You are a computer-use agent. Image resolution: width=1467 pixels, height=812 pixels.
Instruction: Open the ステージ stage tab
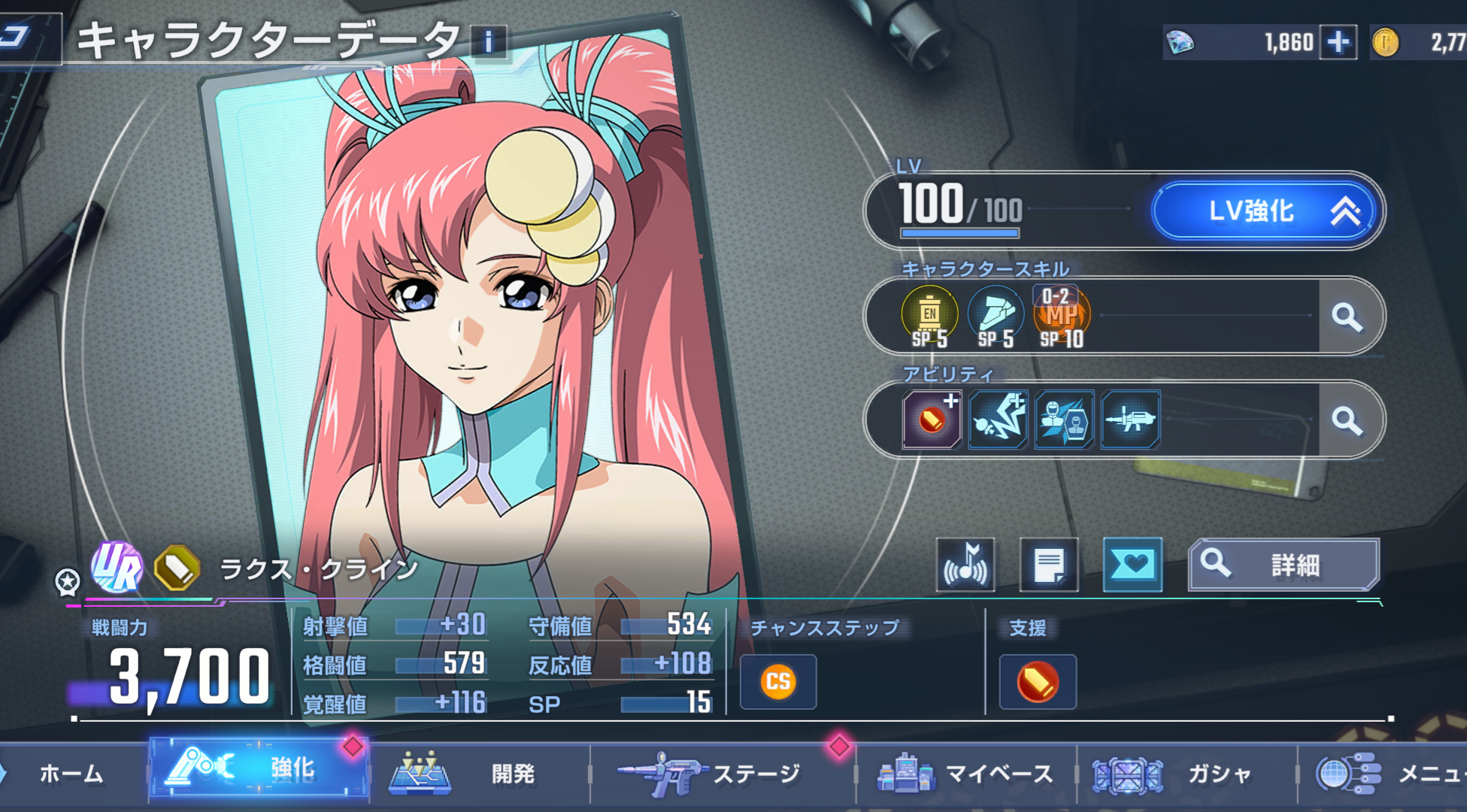pyautogui.click(x=722, y=774)
